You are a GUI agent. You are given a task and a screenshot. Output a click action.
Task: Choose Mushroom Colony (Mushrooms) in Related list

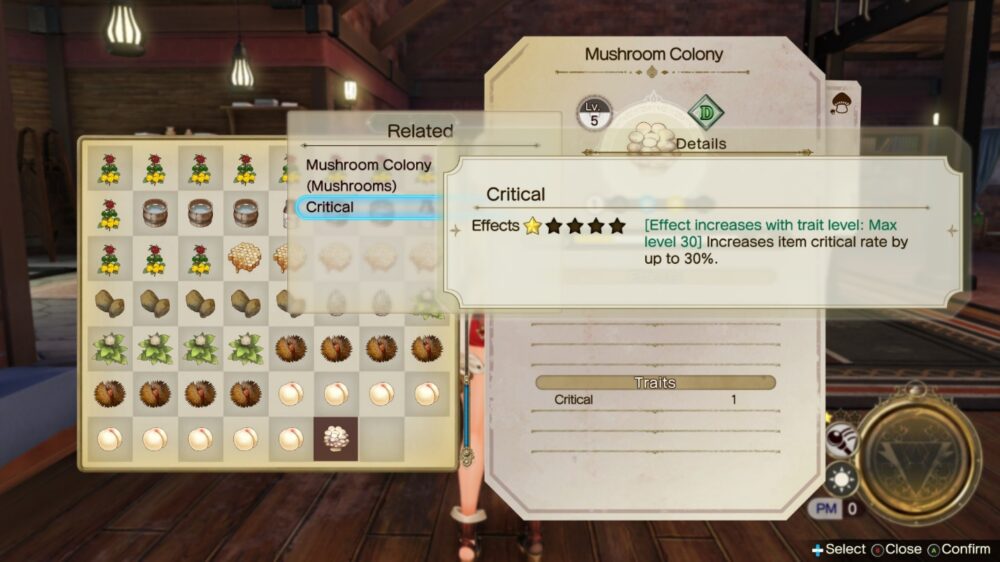point(368,175)
